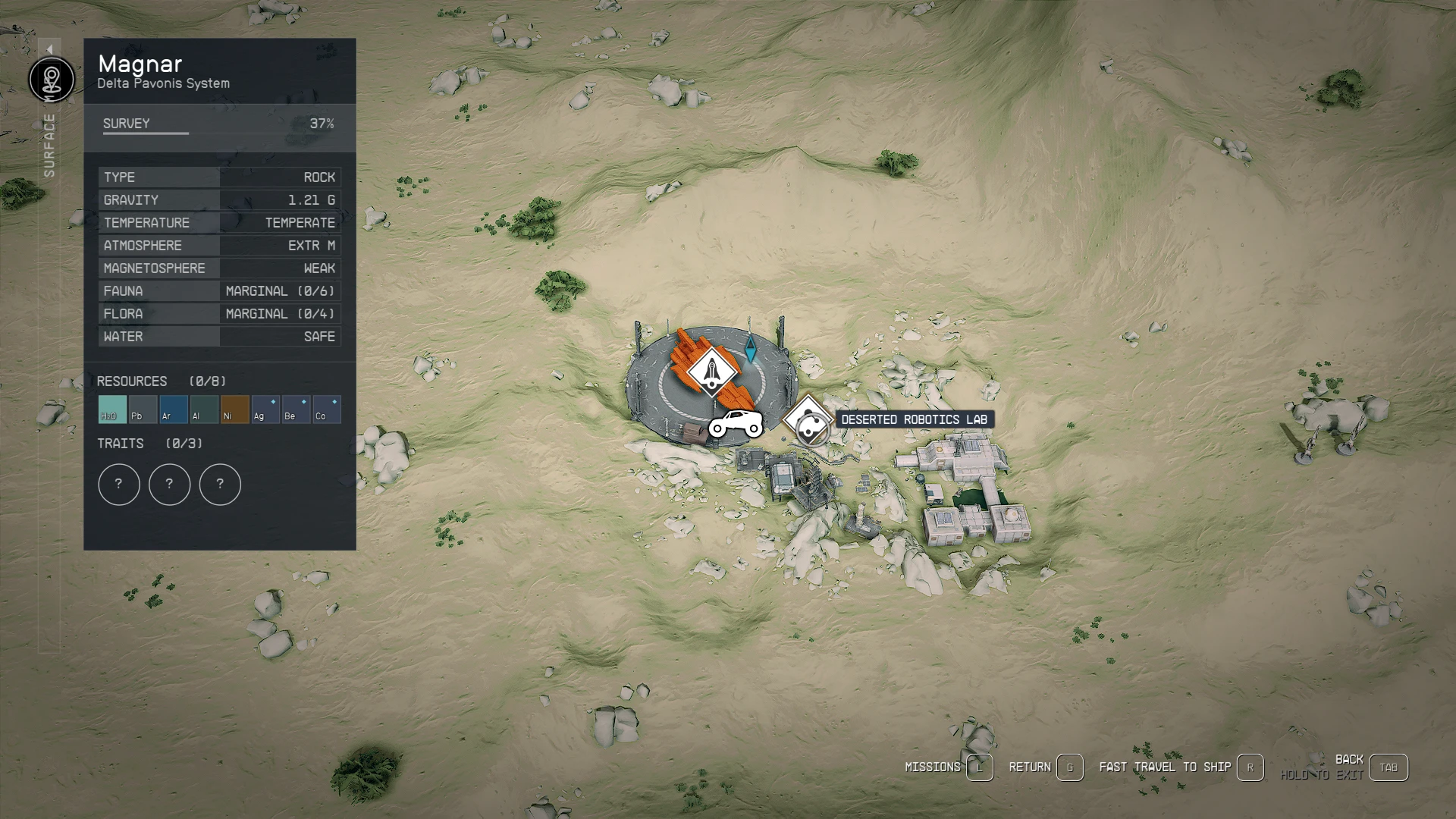
Task: Collapse the panel with the arrow toggle
Action: [49, 49]
